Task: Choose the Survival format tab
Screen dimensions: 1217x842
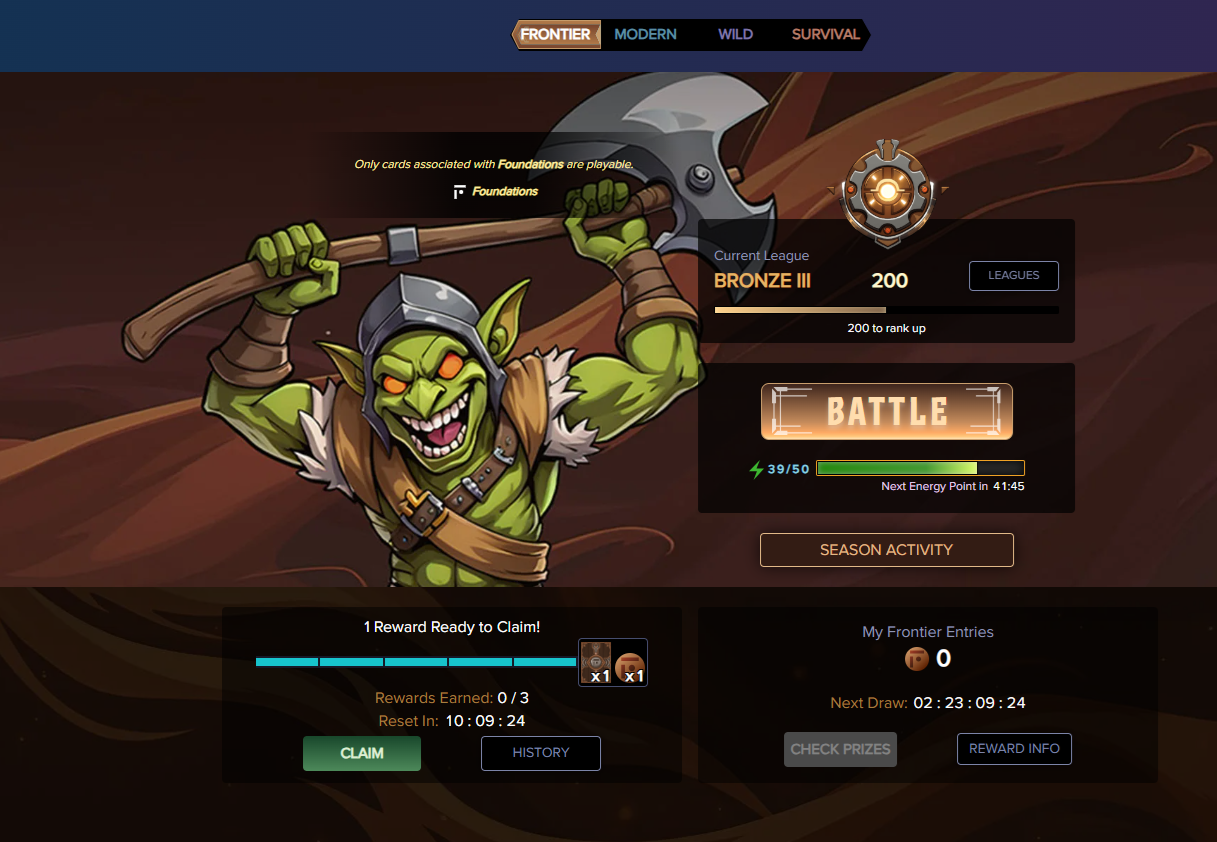Action: 826,35
